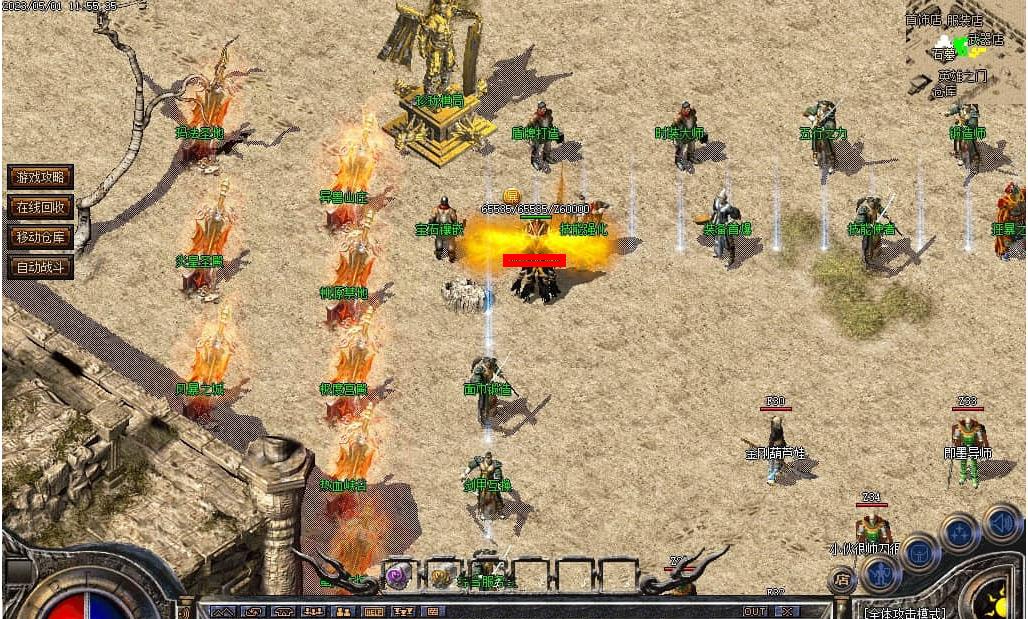Click the X button beside OUT
This screenshot has height=619, width=1028.
787,611
